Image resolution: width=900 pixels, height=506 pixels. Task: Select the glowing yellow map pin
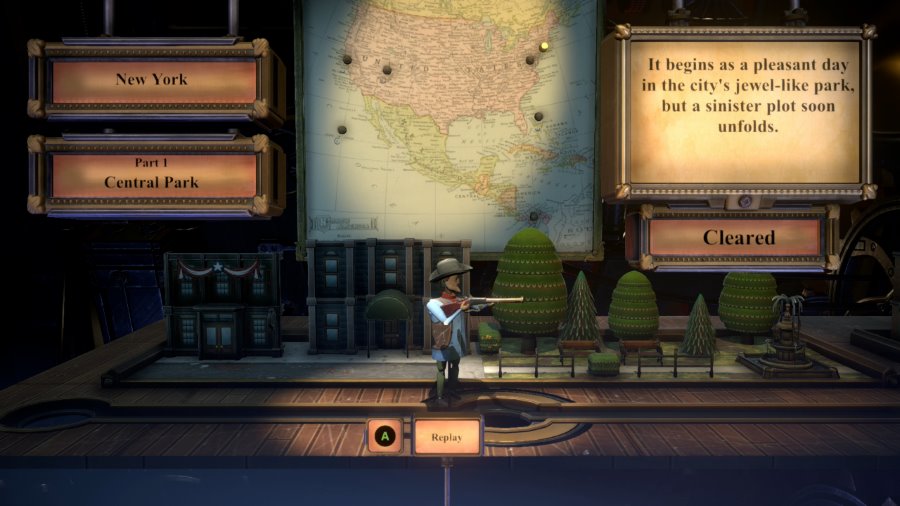[x=544, y=45]
